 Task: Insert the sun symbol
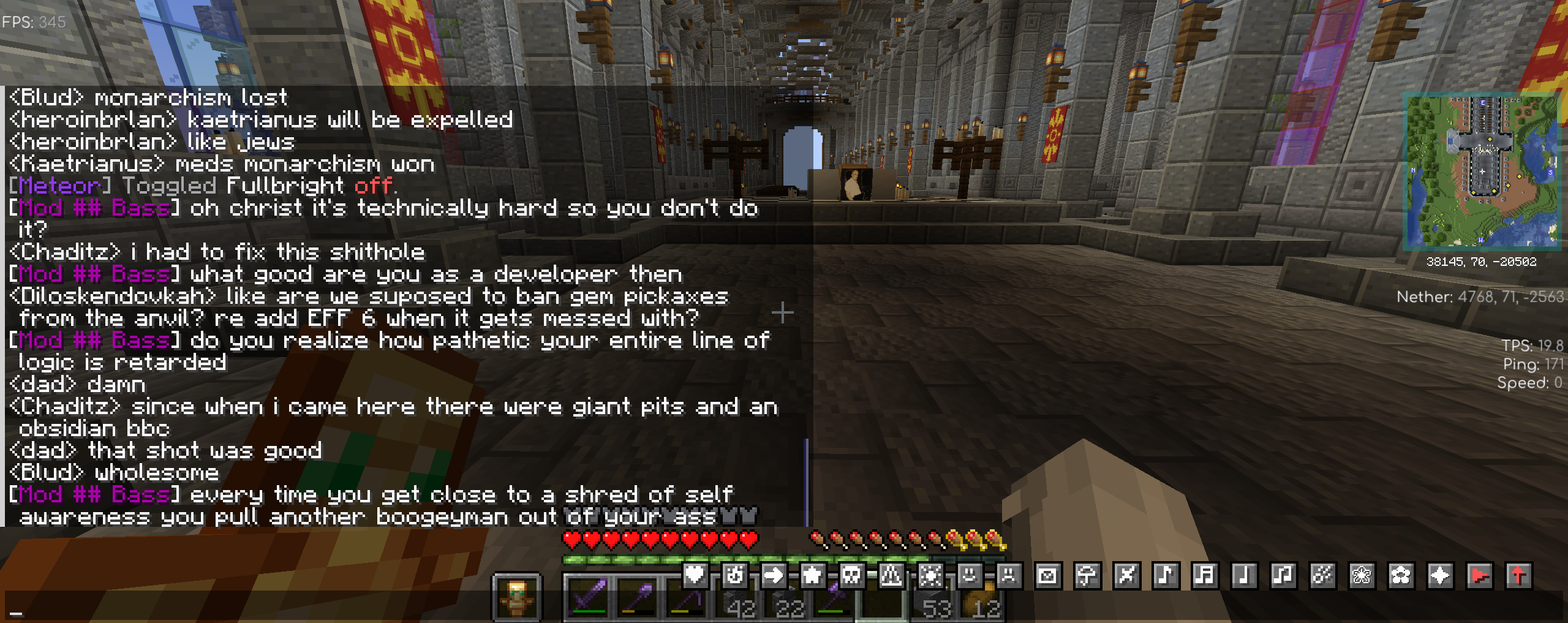point(930,575)
